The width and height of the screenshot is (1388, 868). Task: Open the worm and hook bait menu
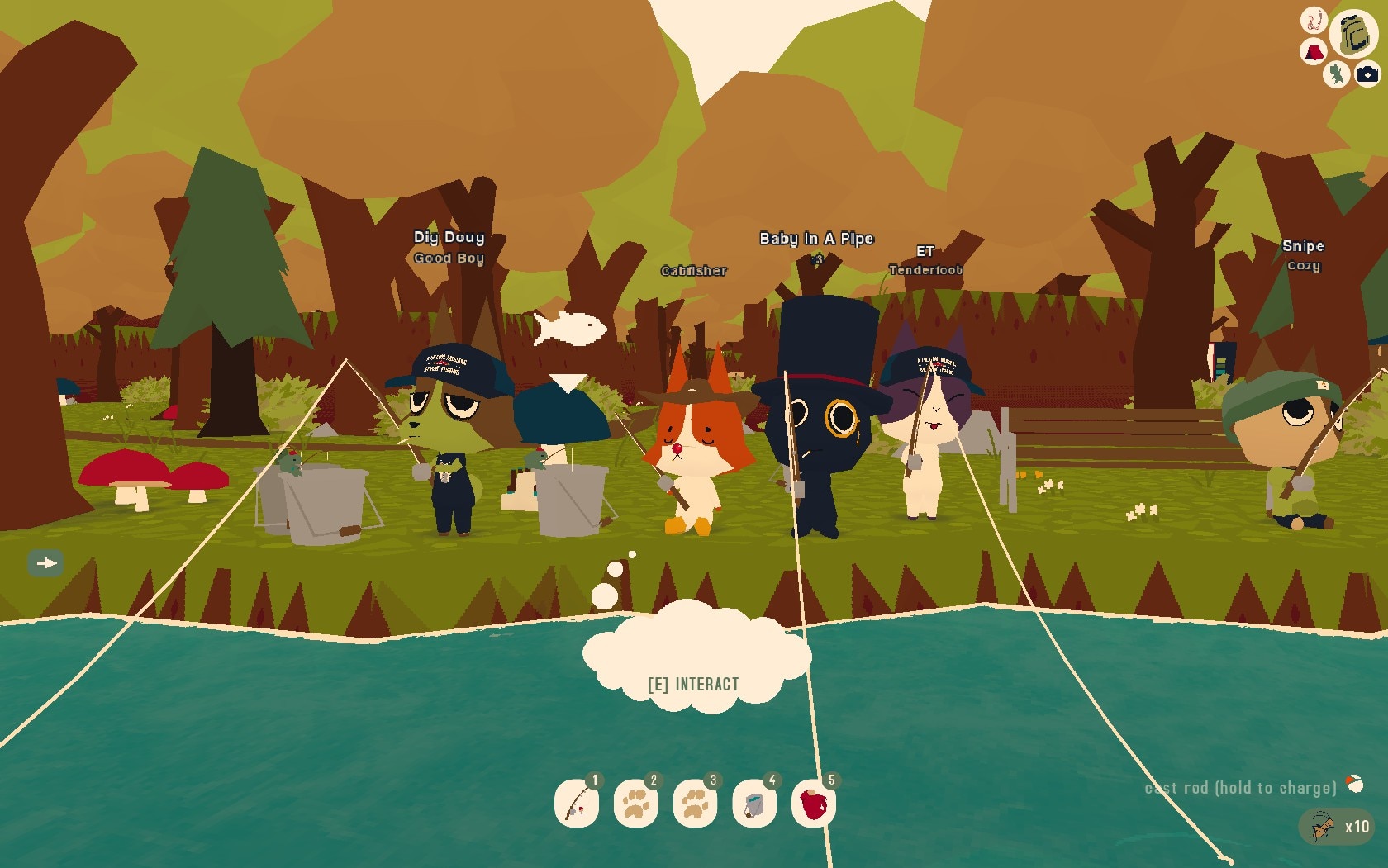pyautogui.click(x=1313, y=21)
